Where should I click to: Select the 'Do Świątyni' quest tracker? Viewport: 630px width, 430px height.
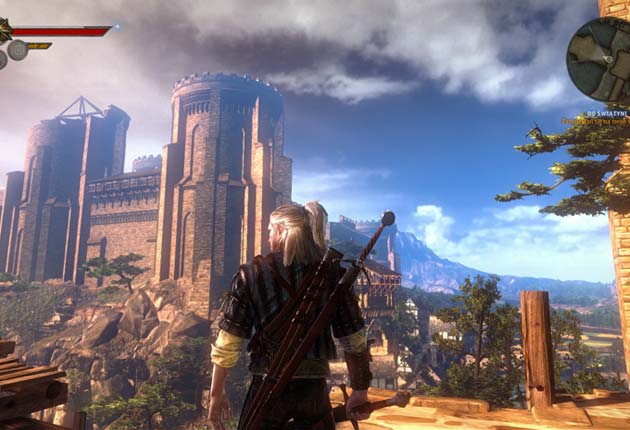[x=606, y=114]
